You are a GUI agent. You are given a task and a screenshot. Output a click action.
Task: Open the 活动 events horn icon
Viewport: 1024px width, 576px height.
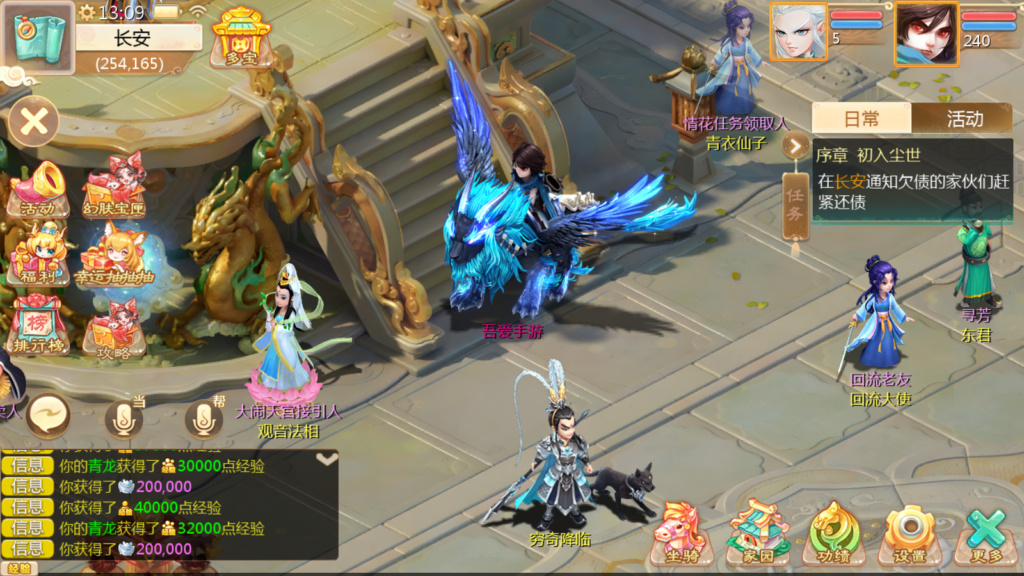tap(38, 190)
